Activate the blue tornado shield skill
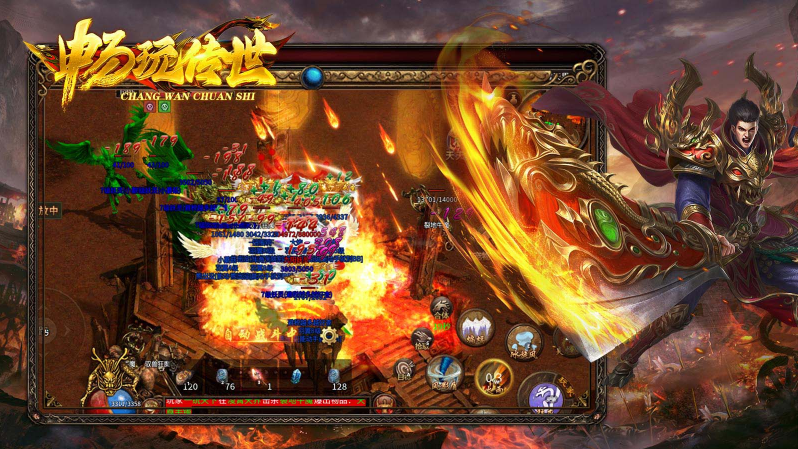Viewport: 798px width, 449px height. pos(443,372)
